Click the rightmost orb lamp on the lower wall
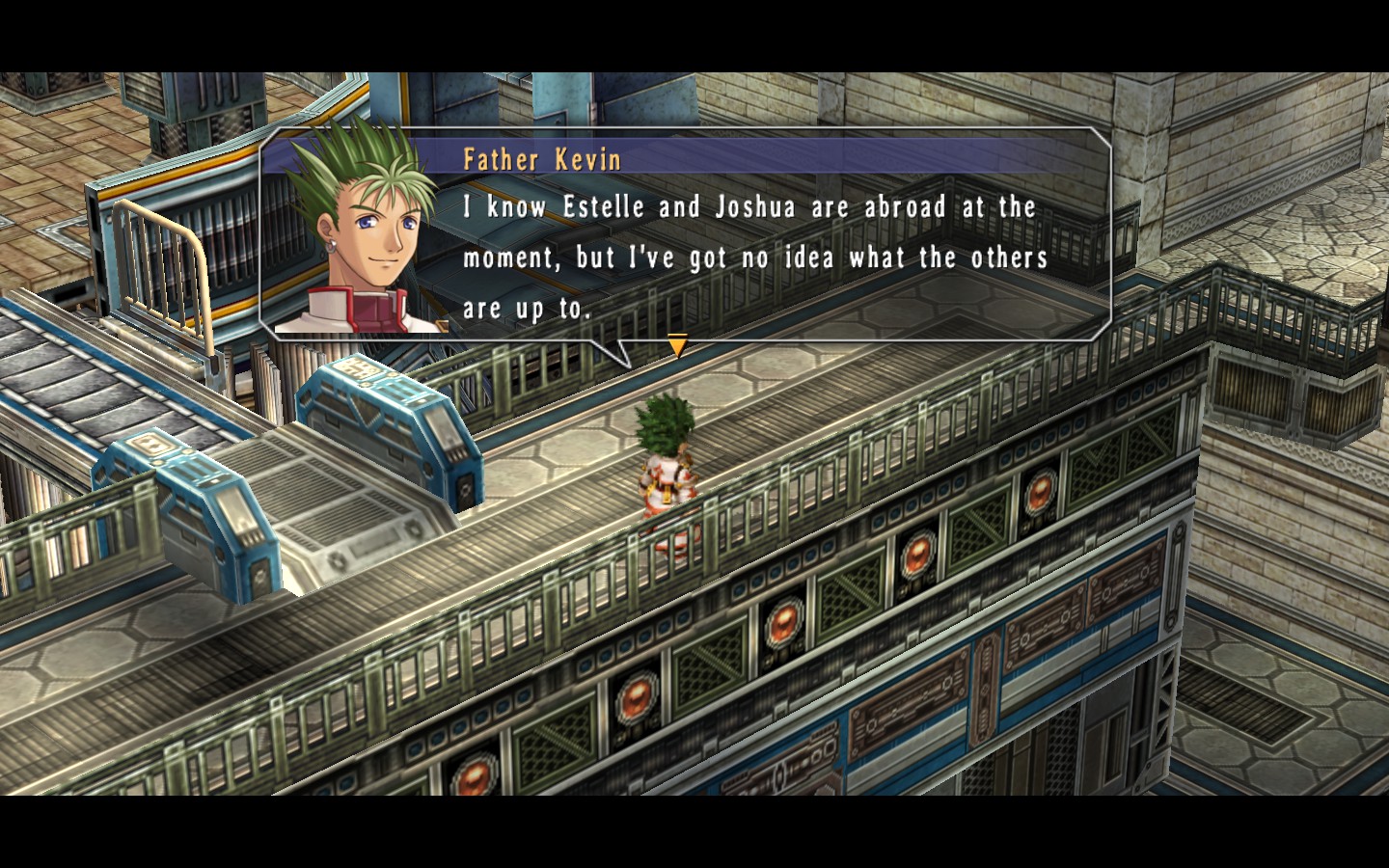The image size is (1389, 868). pyautogui.click(x=1040, y=494)
